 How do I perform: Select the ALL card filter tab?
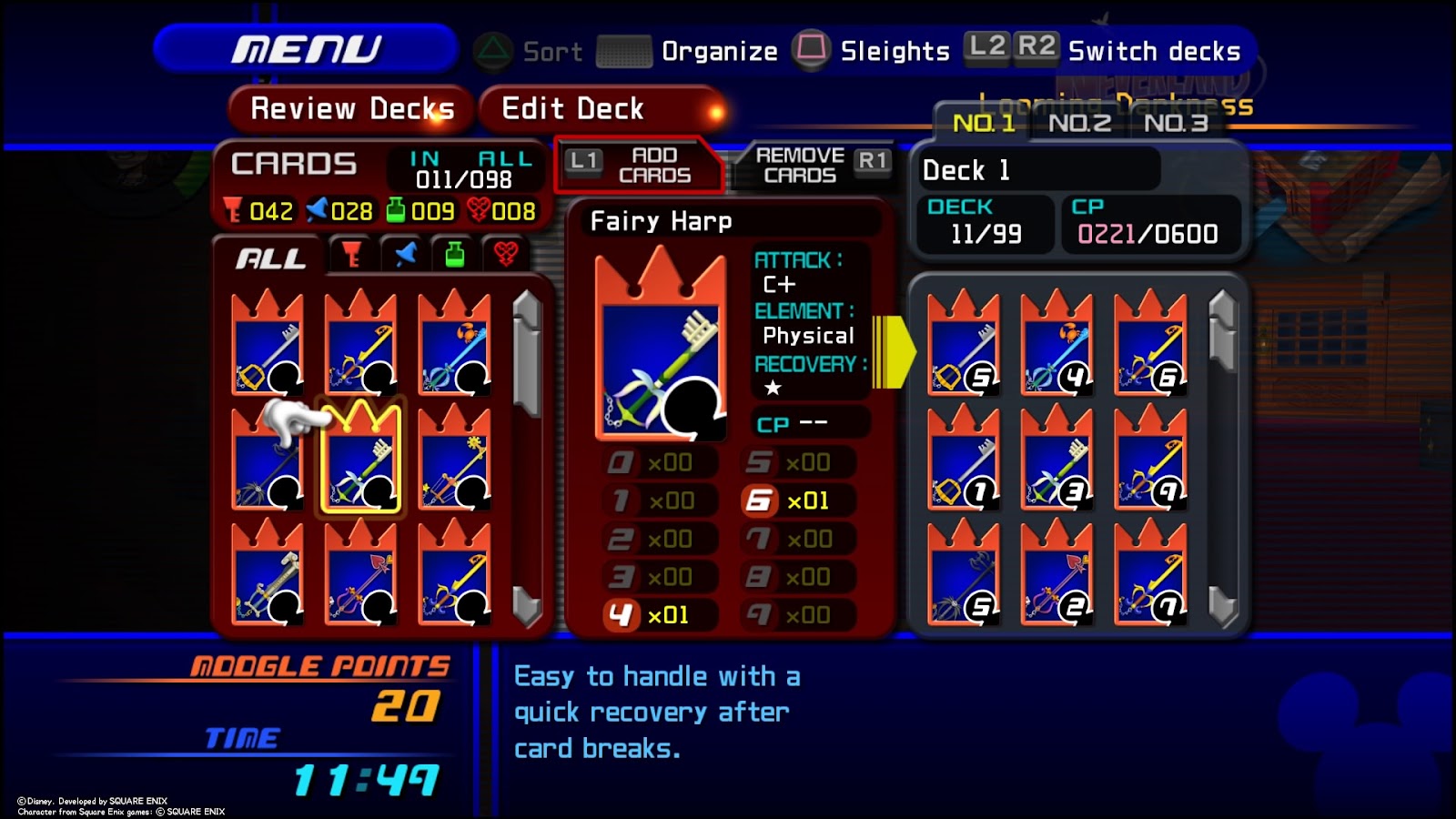tap(271, 258)
